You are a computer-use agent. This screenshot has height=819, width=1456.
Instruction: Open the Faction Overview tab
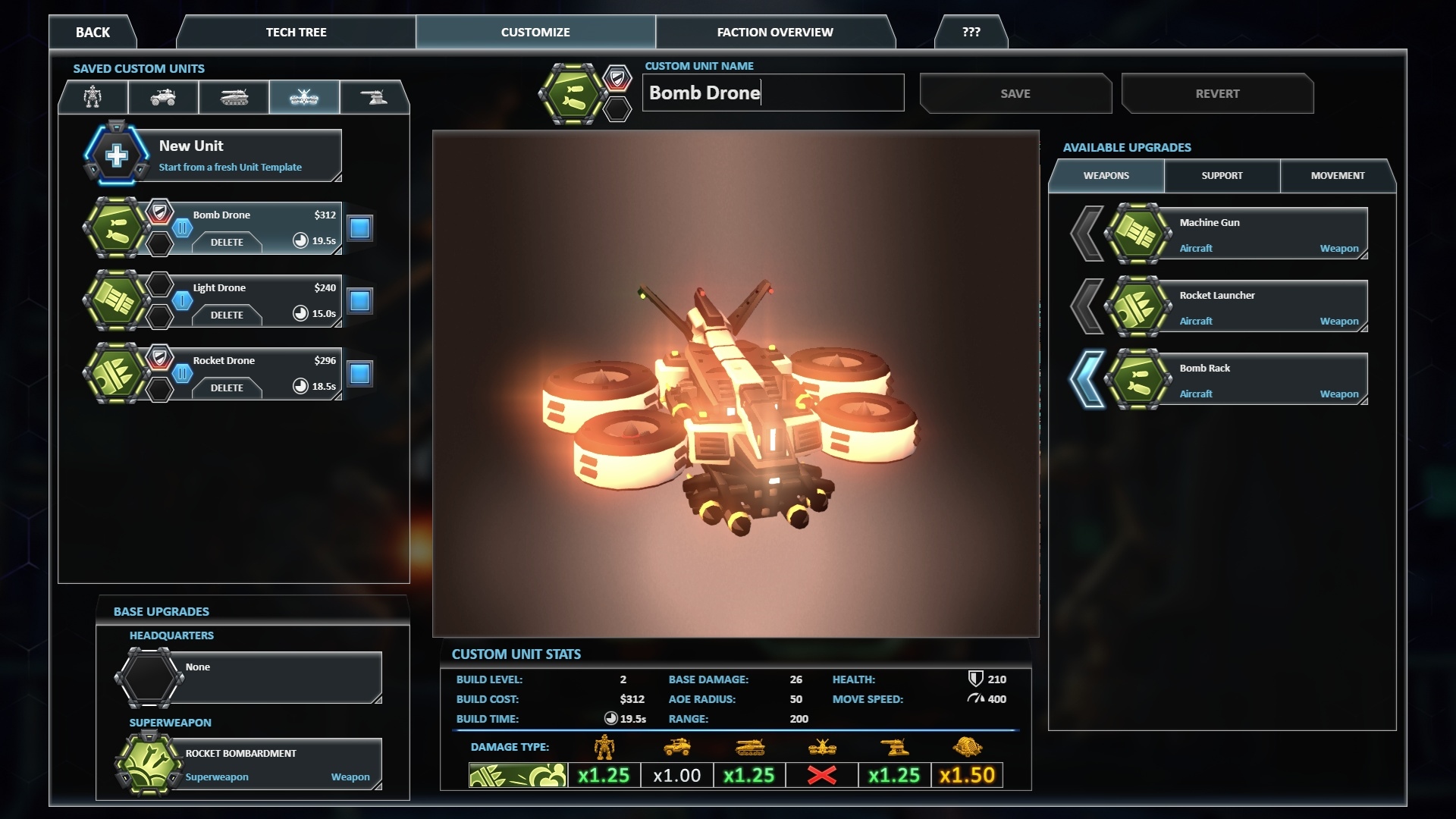tap(774, 32)
